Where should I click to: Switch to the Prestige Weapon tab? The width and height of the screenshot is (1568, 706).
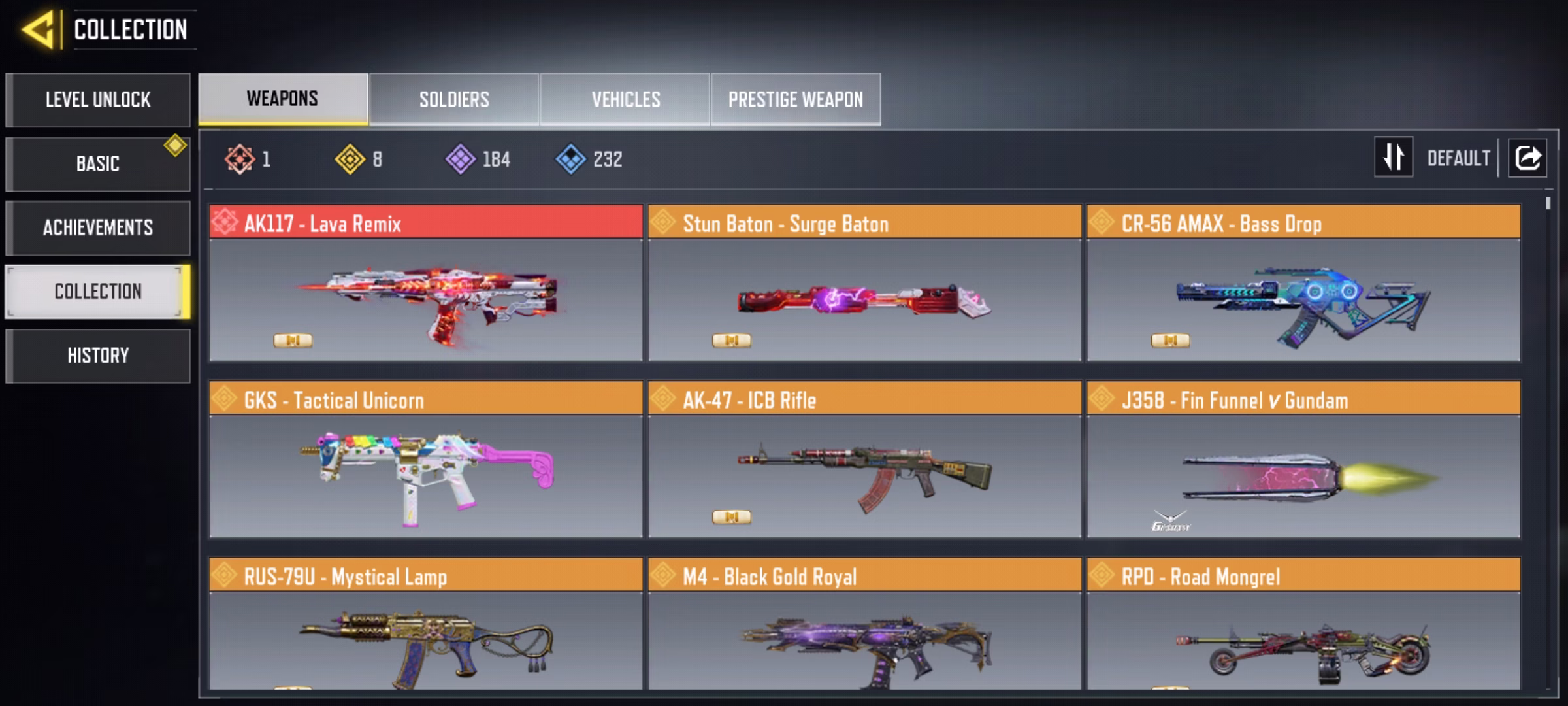coord(795,99)
